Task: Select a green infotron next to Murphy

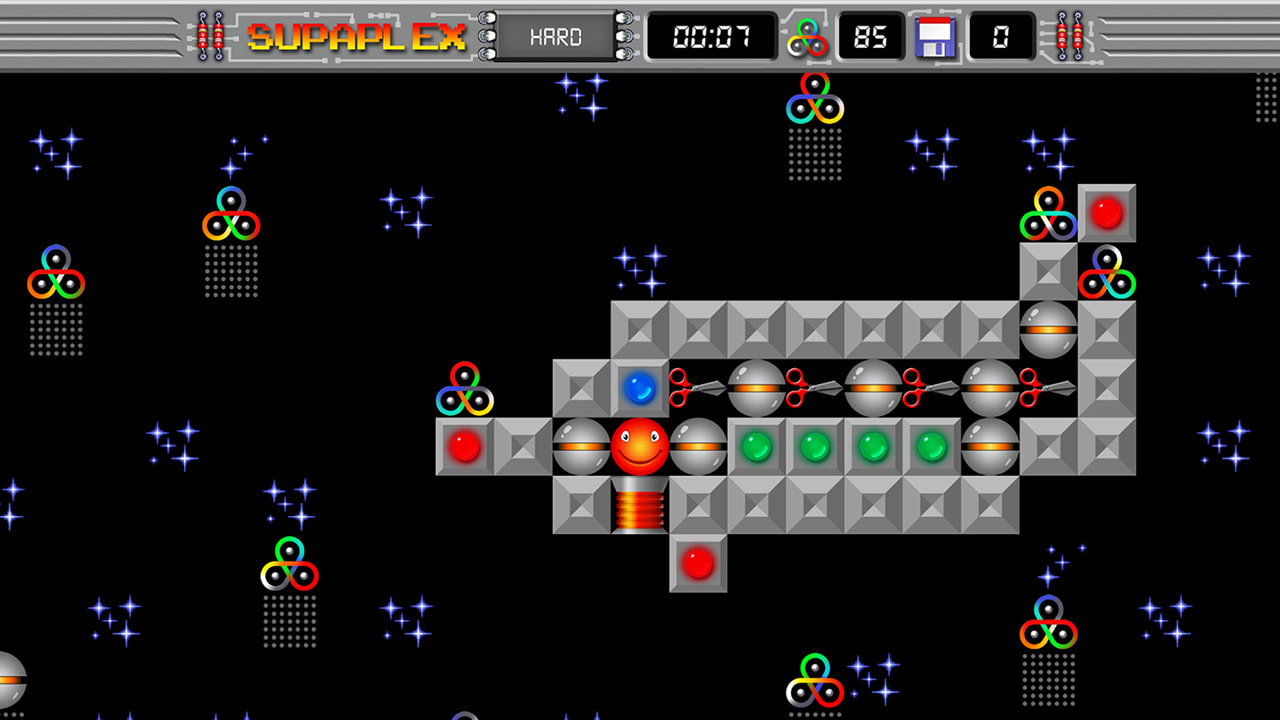Action: coord(757,448)
